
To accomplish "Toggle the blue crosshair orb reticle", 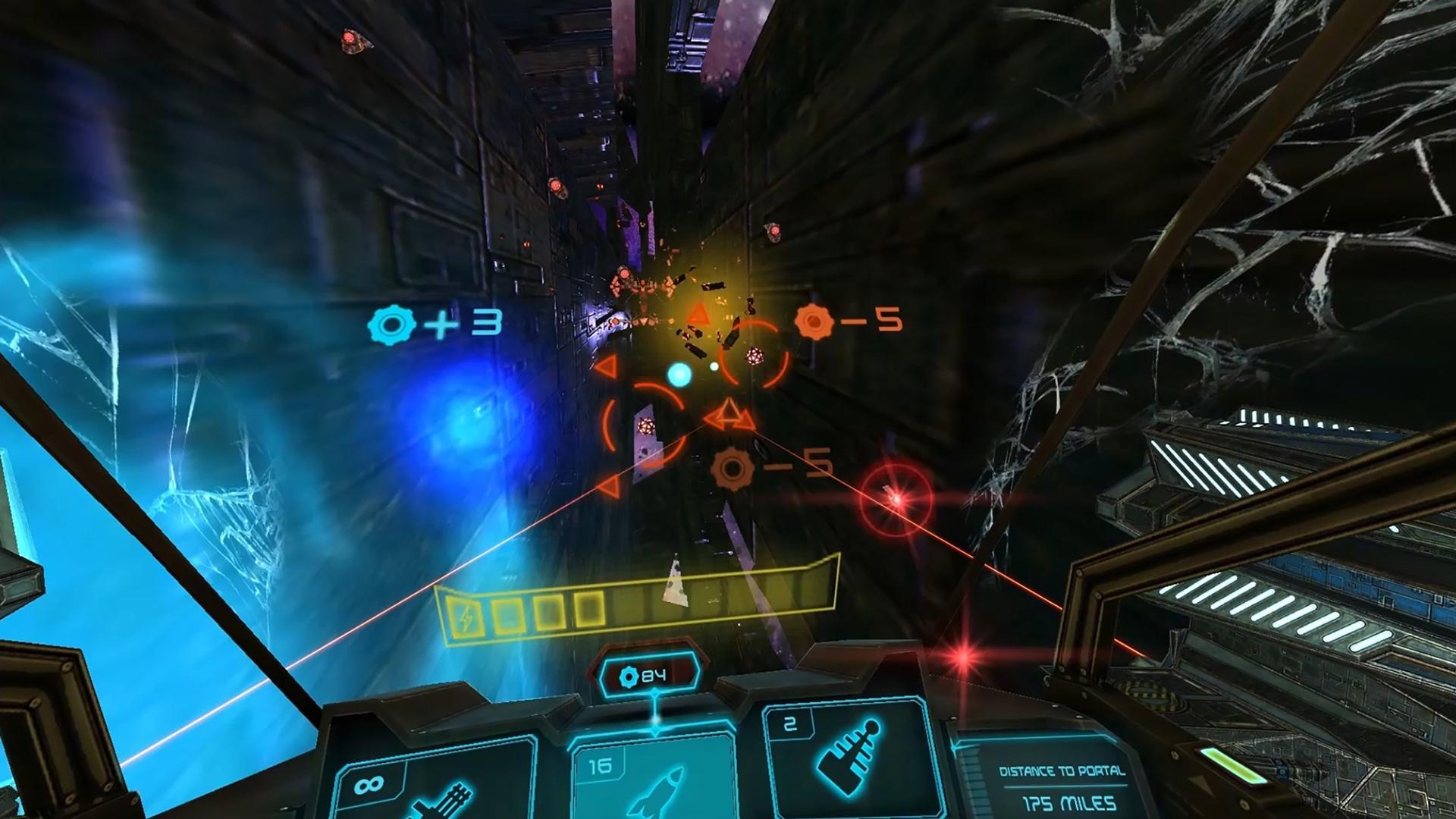I will [x=681, y=372].
